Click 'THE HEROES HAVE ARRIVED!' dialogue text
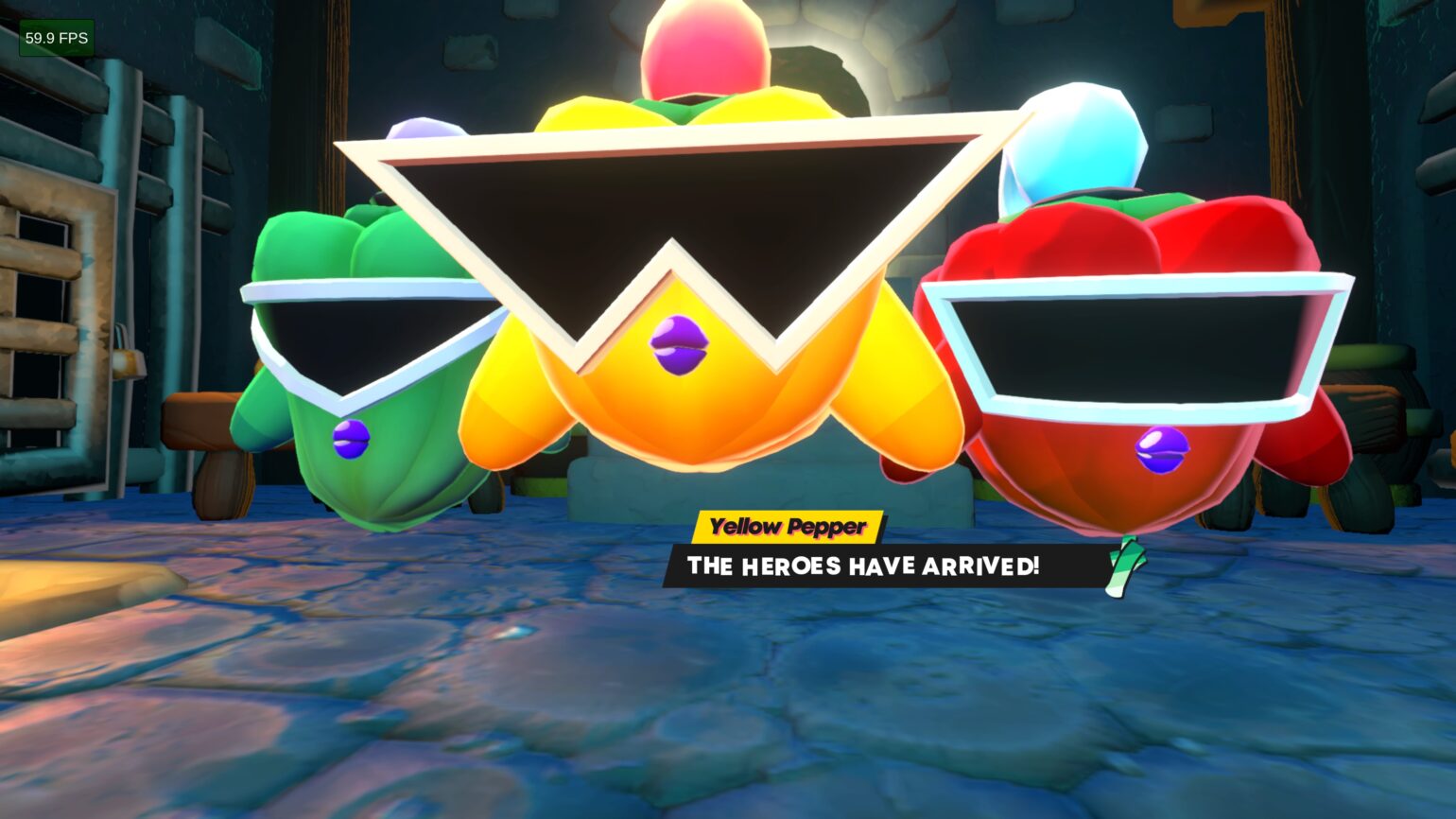The width and height of the screenshot is (1456, 819). [x=863, y=567]
